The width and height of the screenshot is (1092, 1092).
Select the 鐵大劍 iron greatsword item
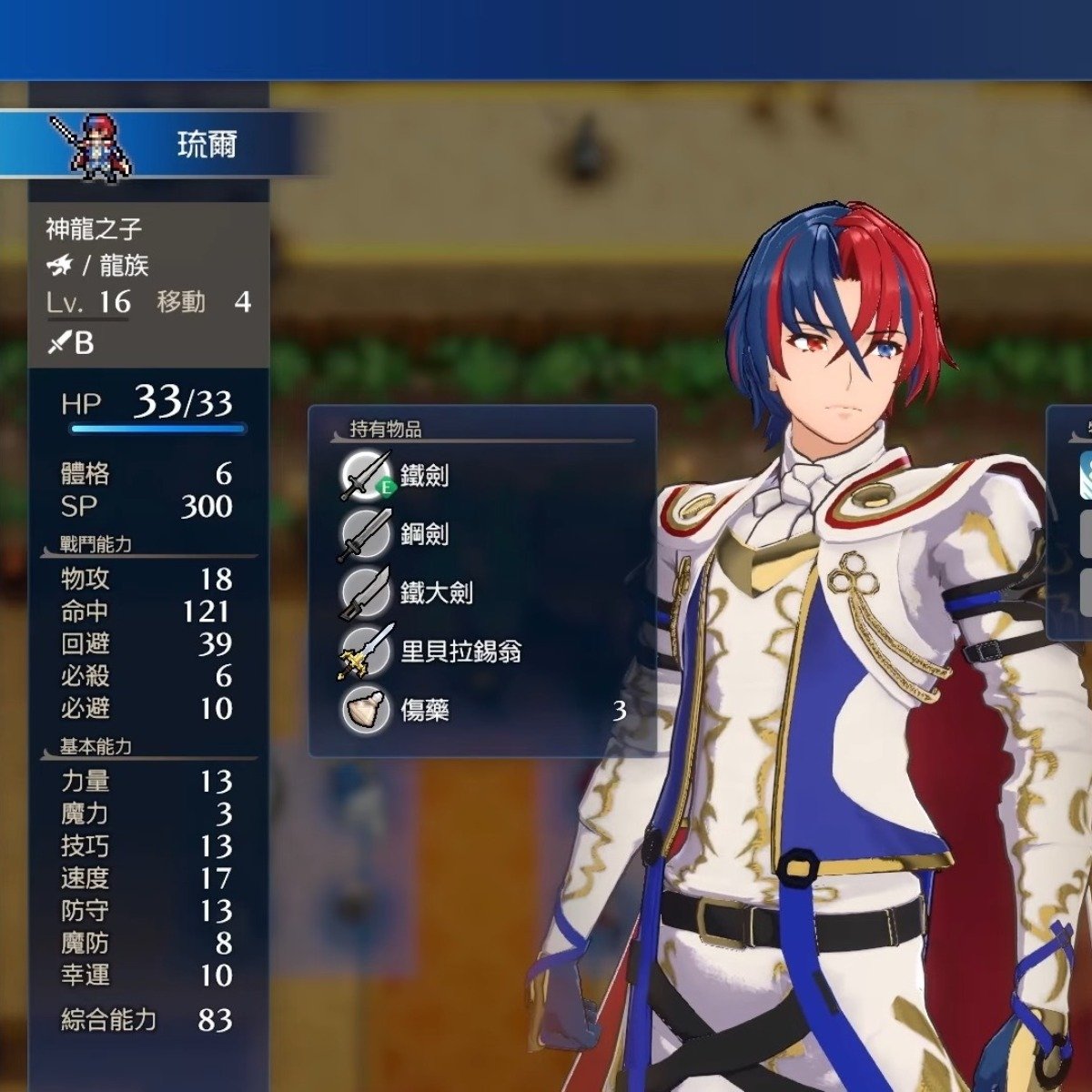coord(435,592)
